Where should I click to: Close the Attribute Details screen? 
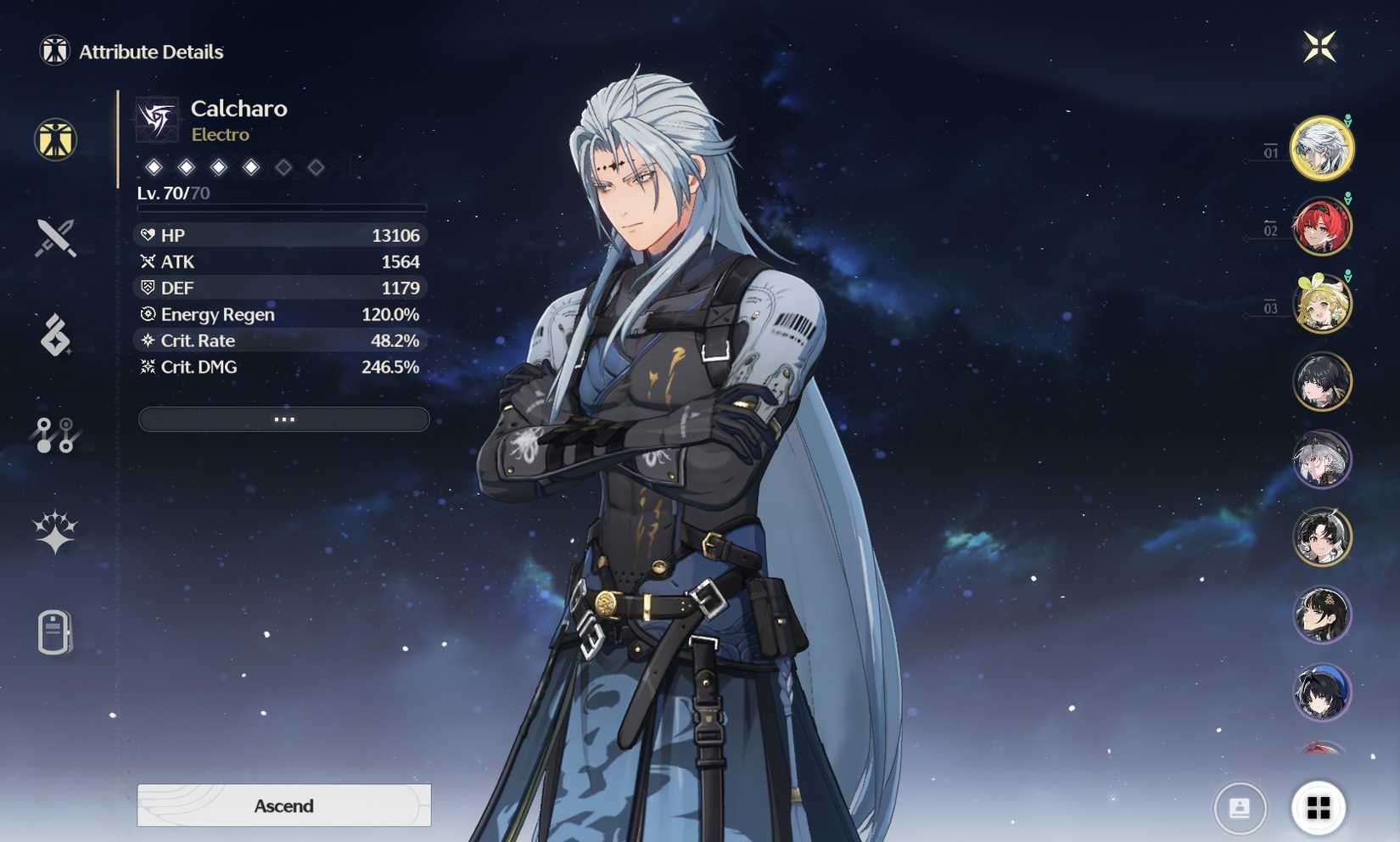coord(1319,47)
